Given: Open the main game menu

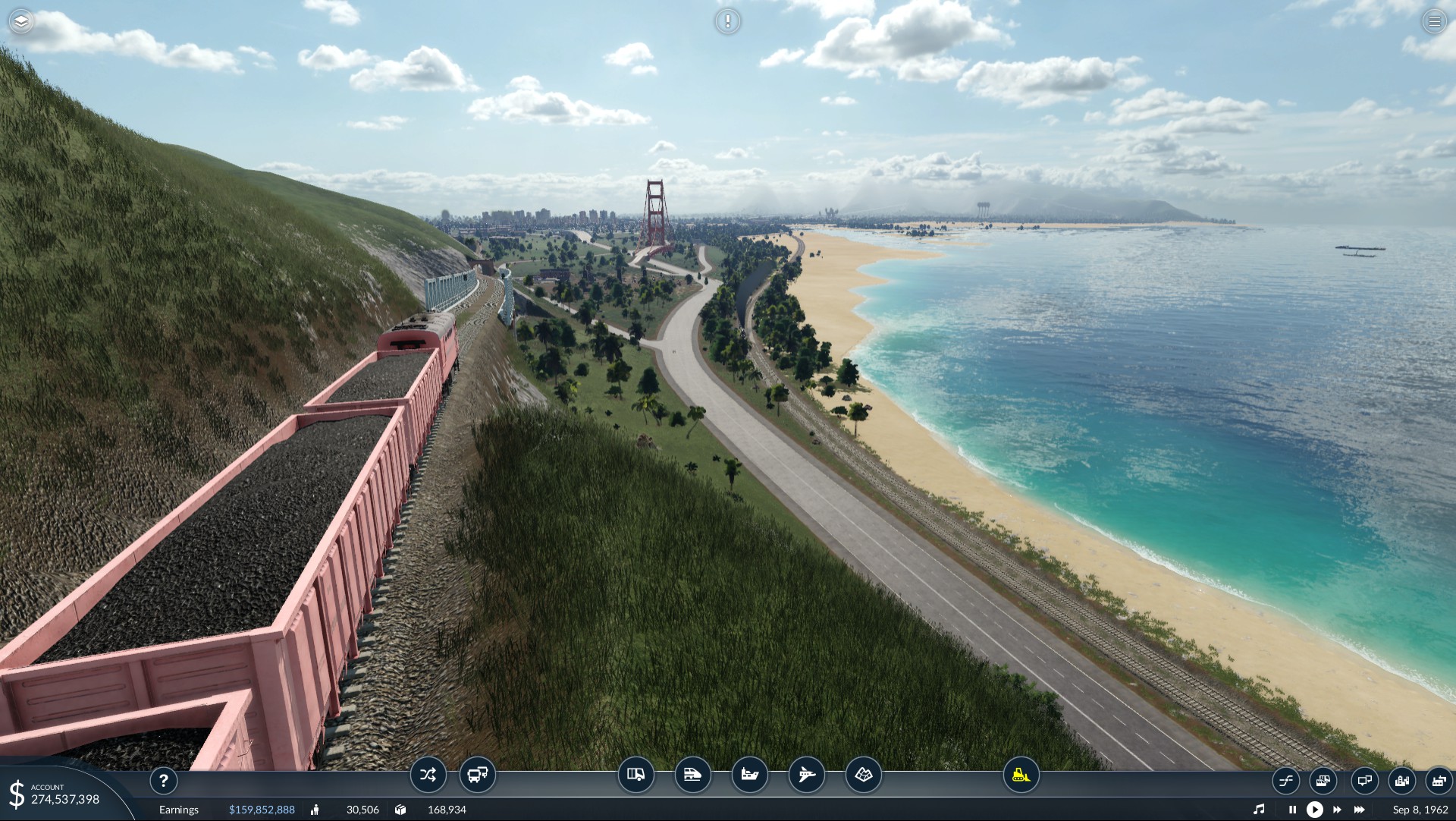Looking at the screenshot, I should point(1434,21).
